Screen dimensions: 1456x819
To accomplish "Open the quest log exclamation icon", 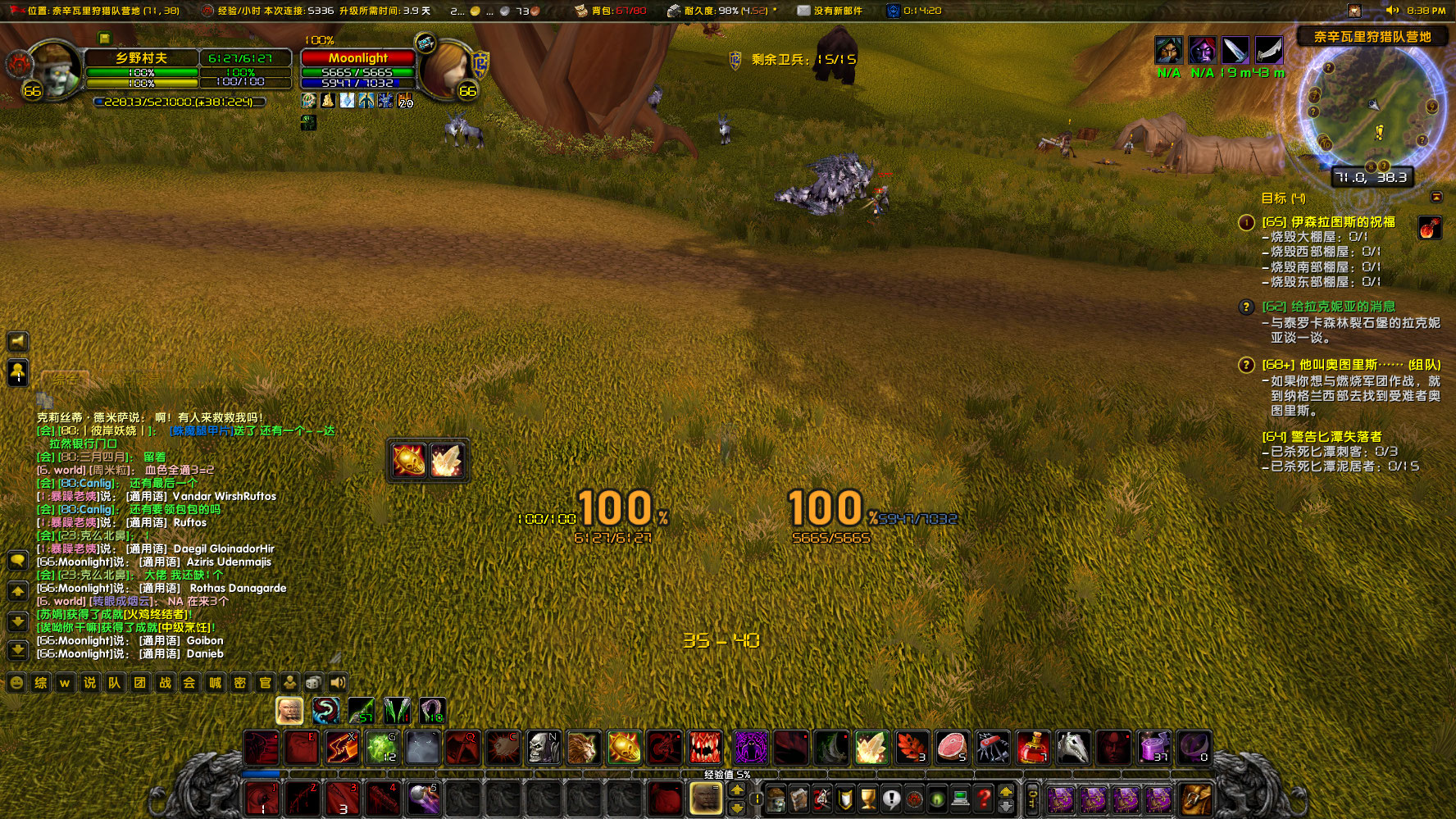I will point(890,799).
